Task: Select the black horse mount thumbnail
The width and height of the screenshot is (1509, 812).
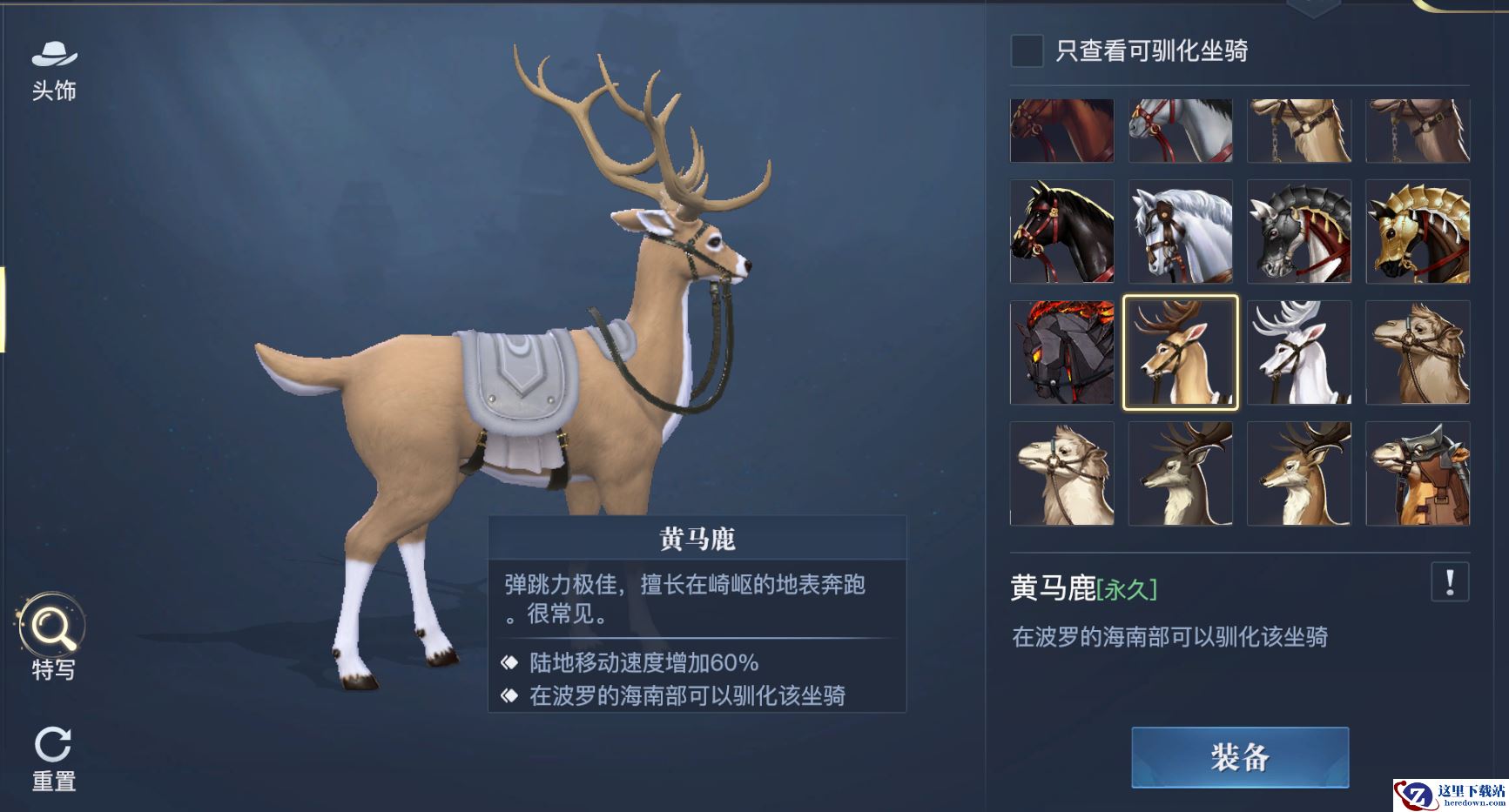Action: [x=1061, y=232]
